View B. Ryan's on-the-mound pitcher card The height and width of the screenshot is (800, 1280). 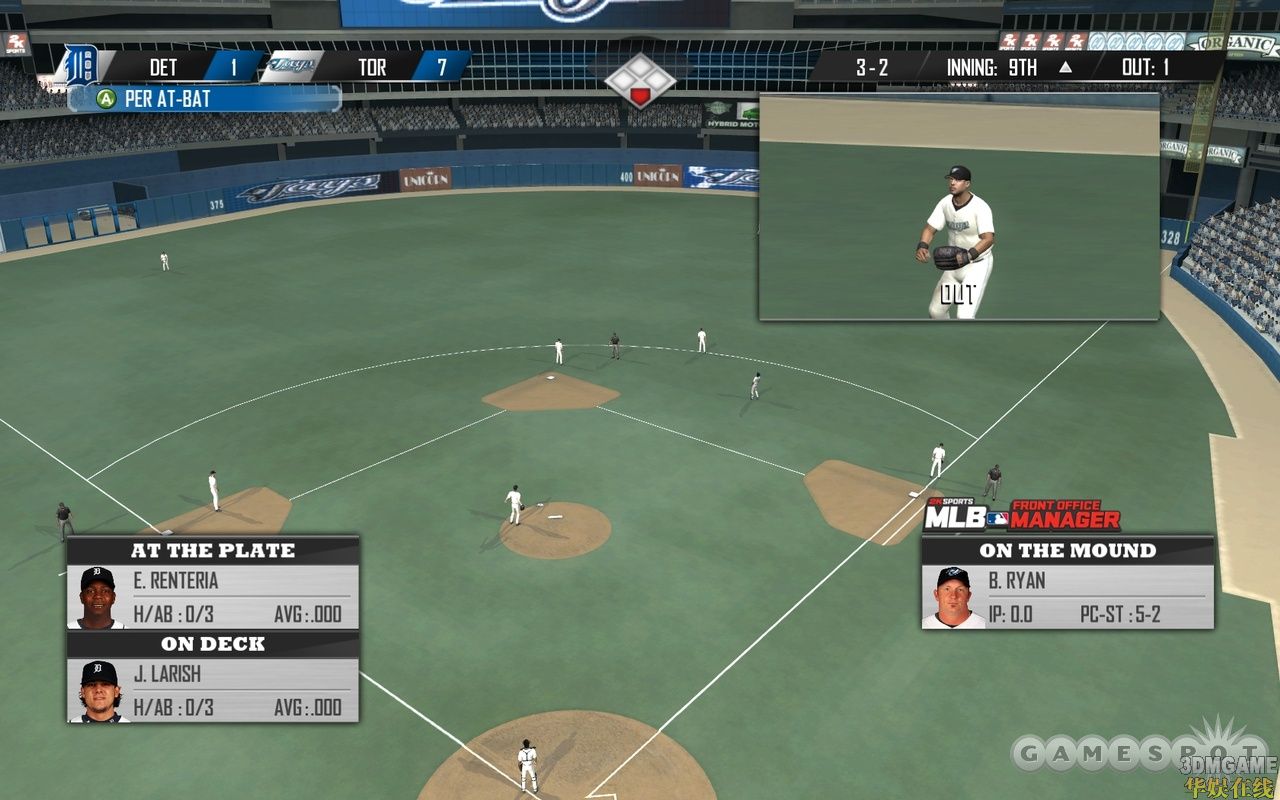pos(1067,597)
